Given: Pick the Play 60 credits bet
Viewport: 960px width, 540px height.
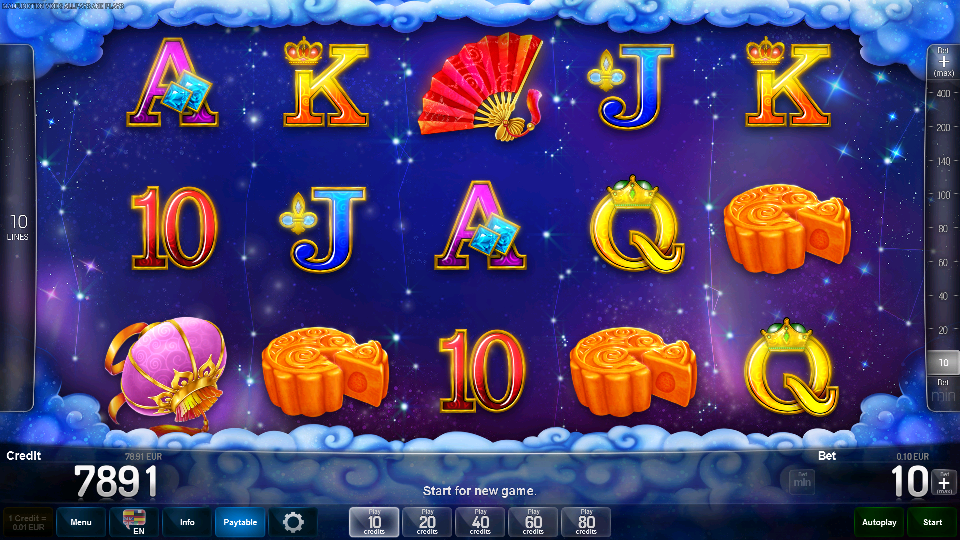Looking at the screenshot, I should point(533,522).
